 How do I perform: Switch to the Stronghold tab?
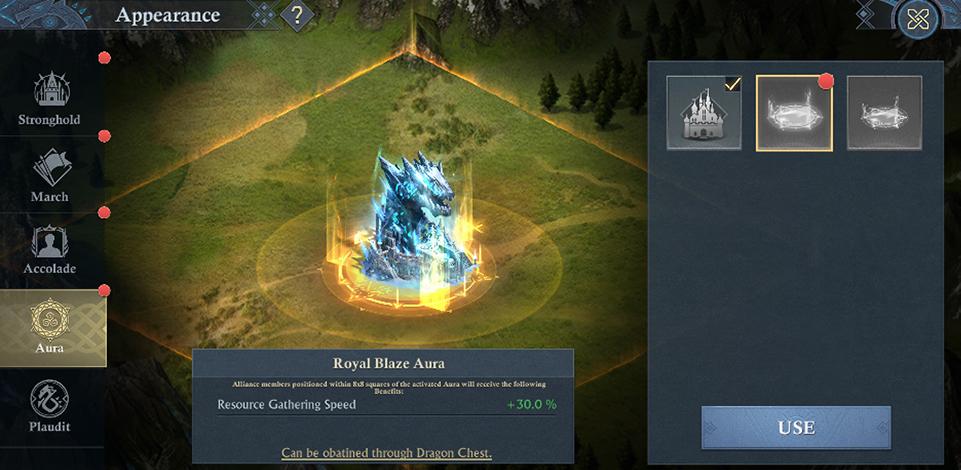point(50,99)
